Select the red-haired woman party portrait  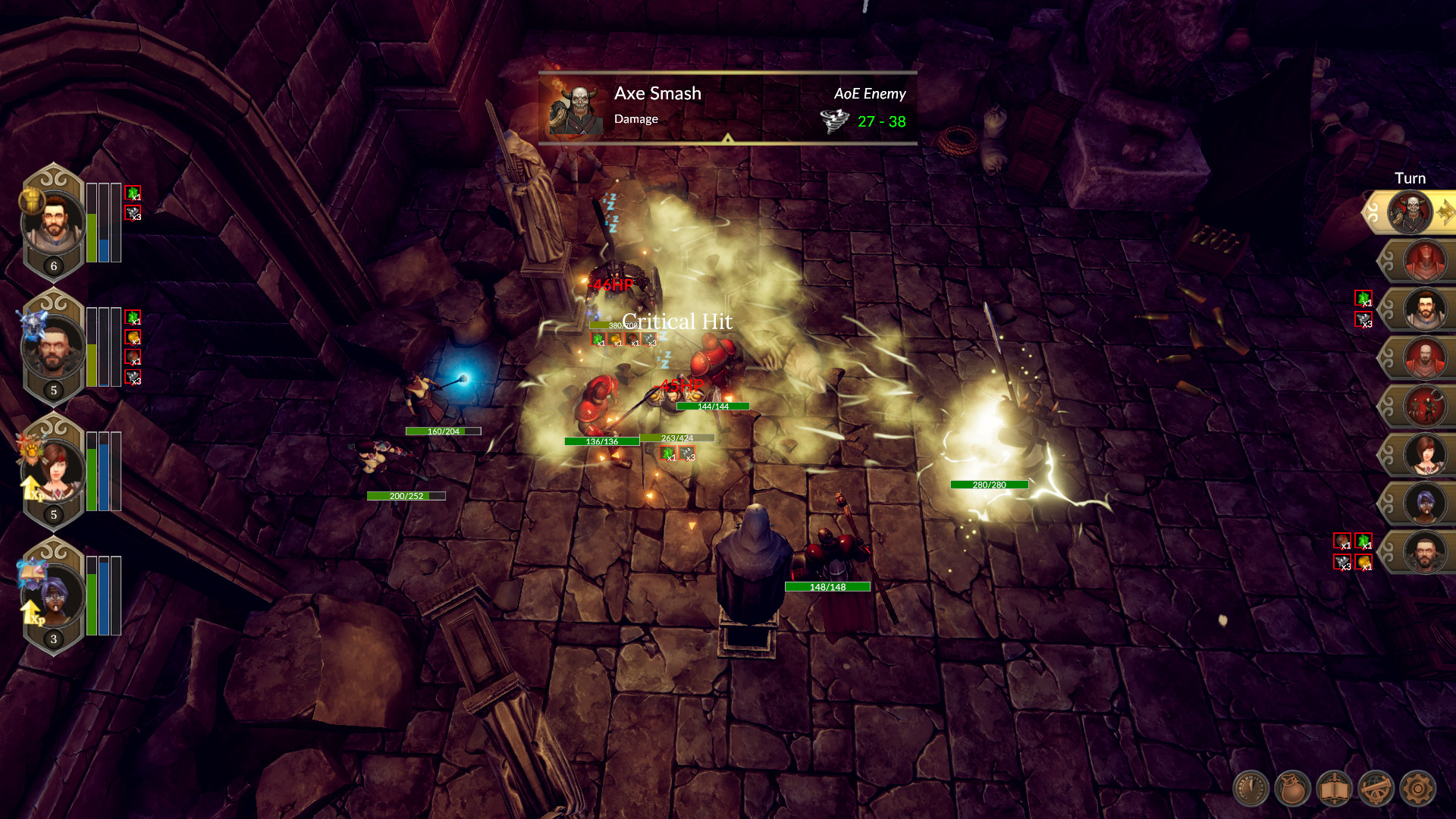tap(56, 470)
